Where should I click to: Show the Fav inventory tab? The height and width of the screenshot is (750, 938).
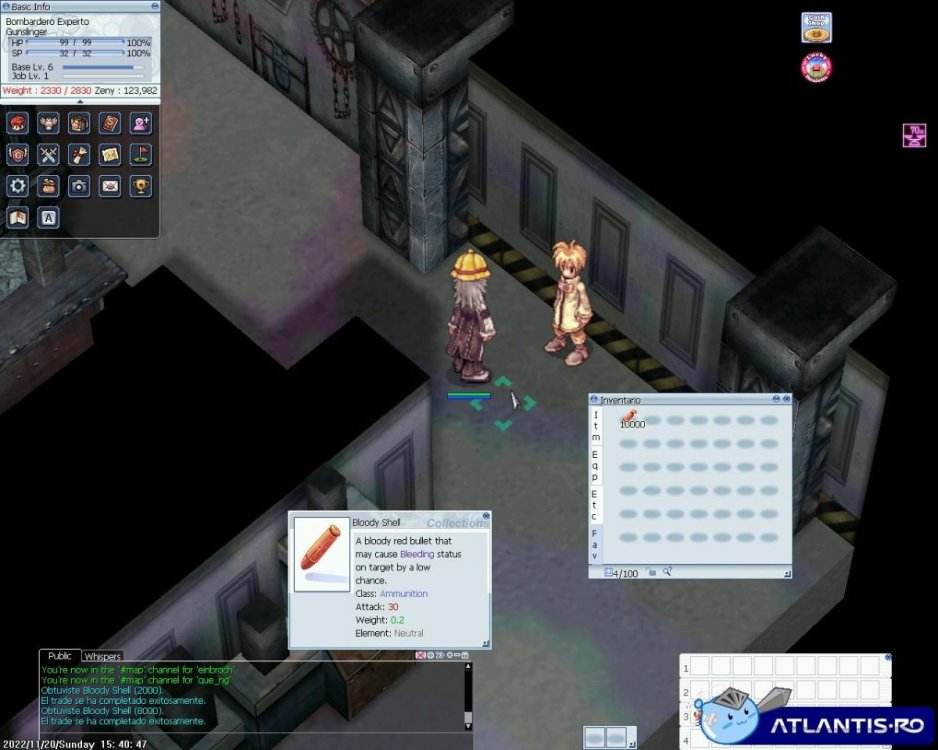pyautogui.click(x=596, y=544)
